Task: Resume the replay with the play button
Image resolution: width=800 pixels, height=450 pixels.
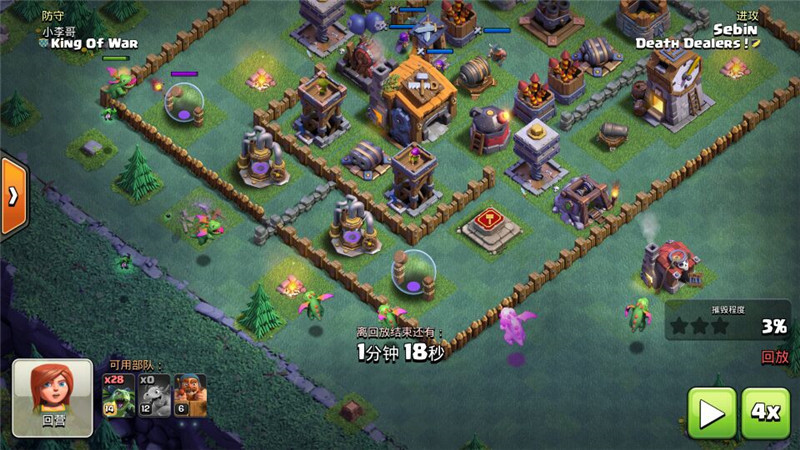Action: pyautogui.click(x=712, y=412)
